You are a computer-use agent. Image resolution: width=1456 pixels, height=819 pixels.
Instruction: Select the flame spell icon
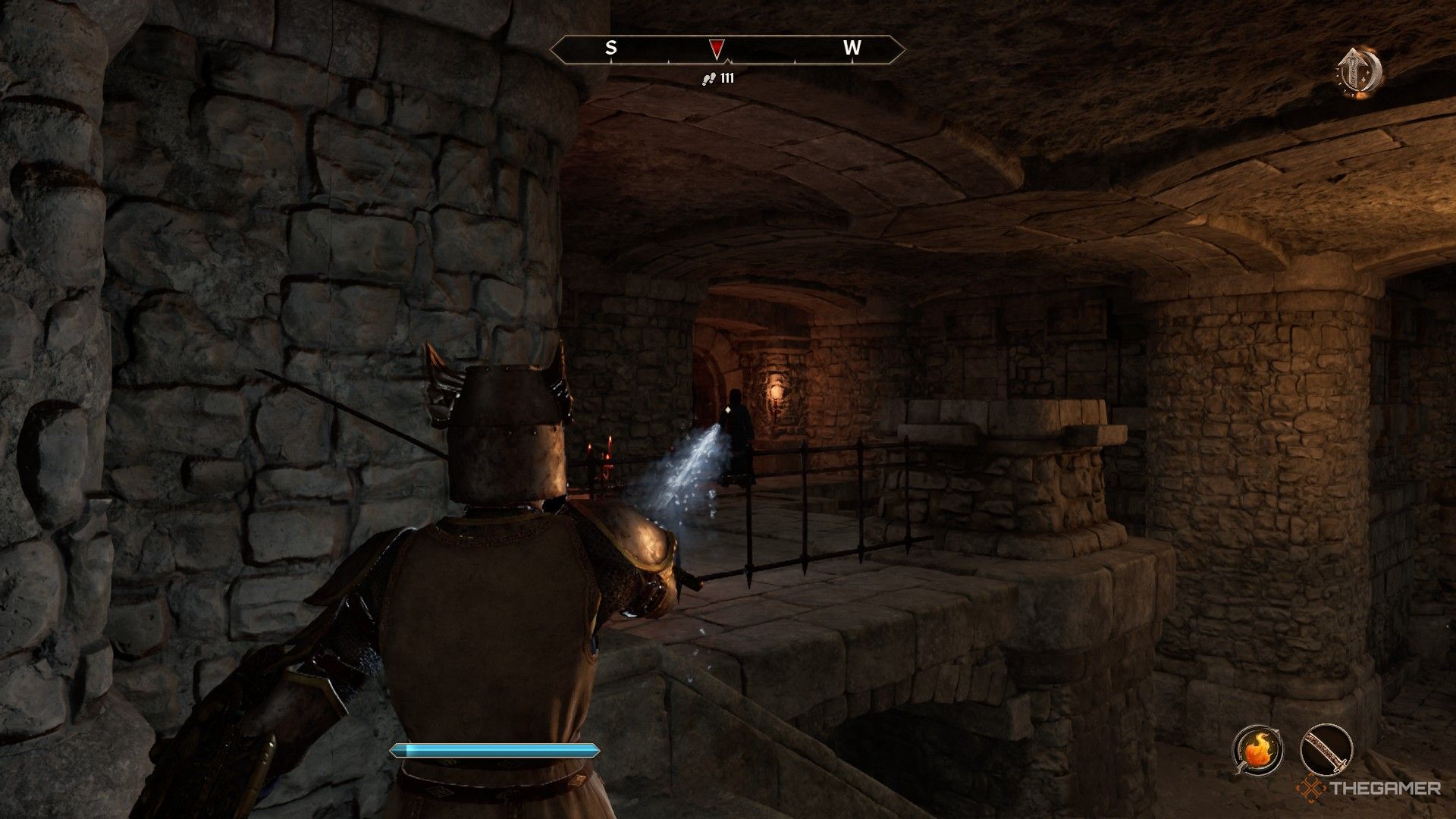pos(1257,751)
